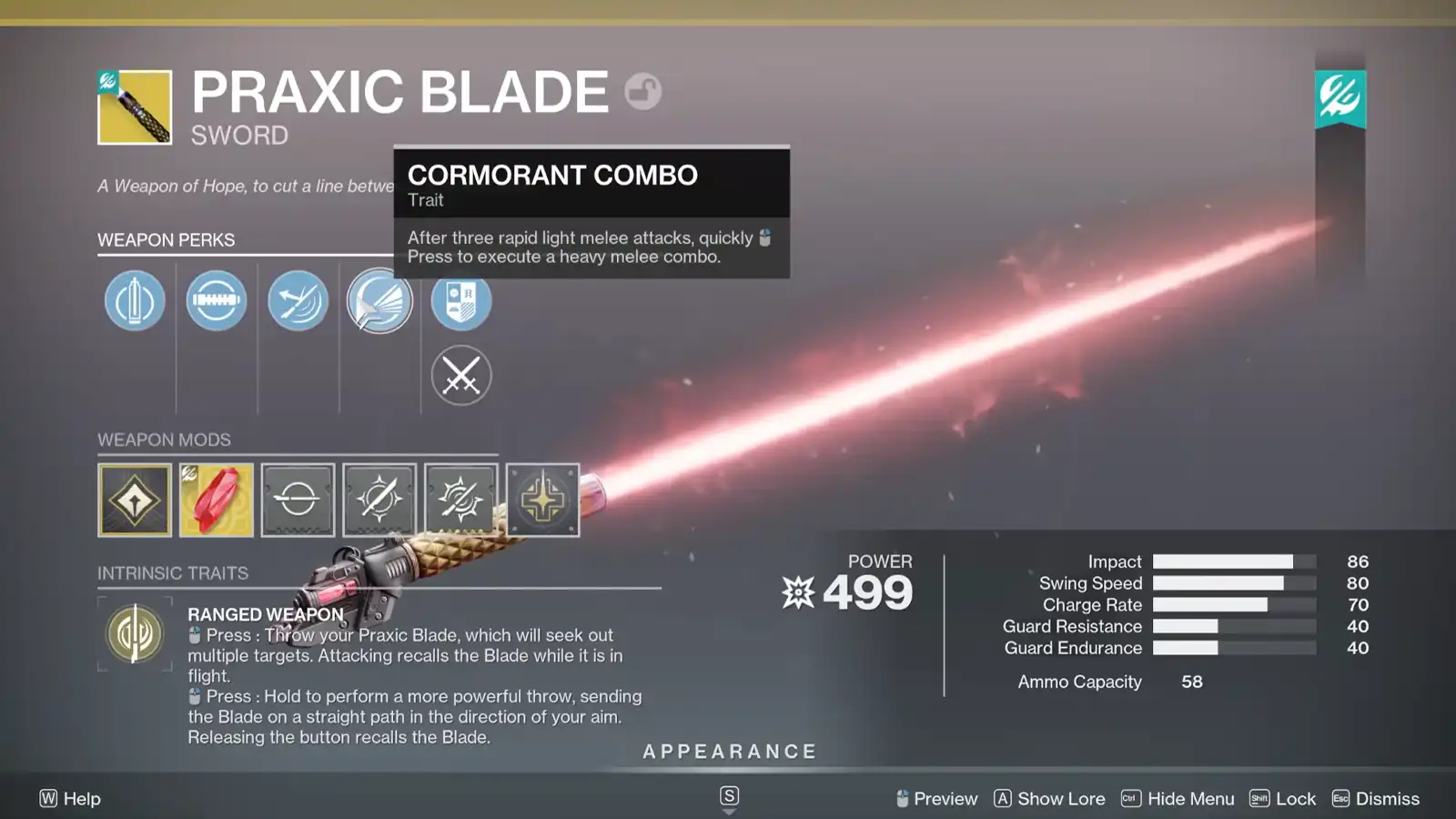Viewport: 1456px width, 819px height.
Task: Select the golden diamond mod slot
Action: [x=135, y=499]
